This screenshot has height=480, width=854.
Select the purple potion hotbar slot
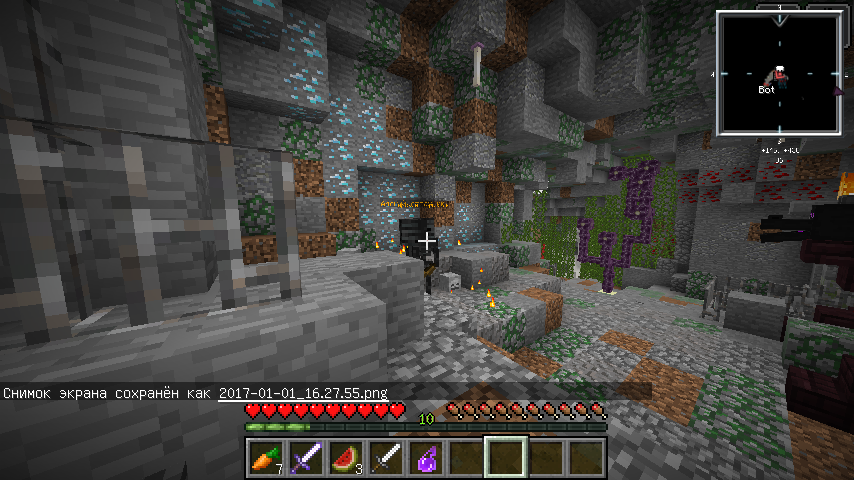[425, 457]
